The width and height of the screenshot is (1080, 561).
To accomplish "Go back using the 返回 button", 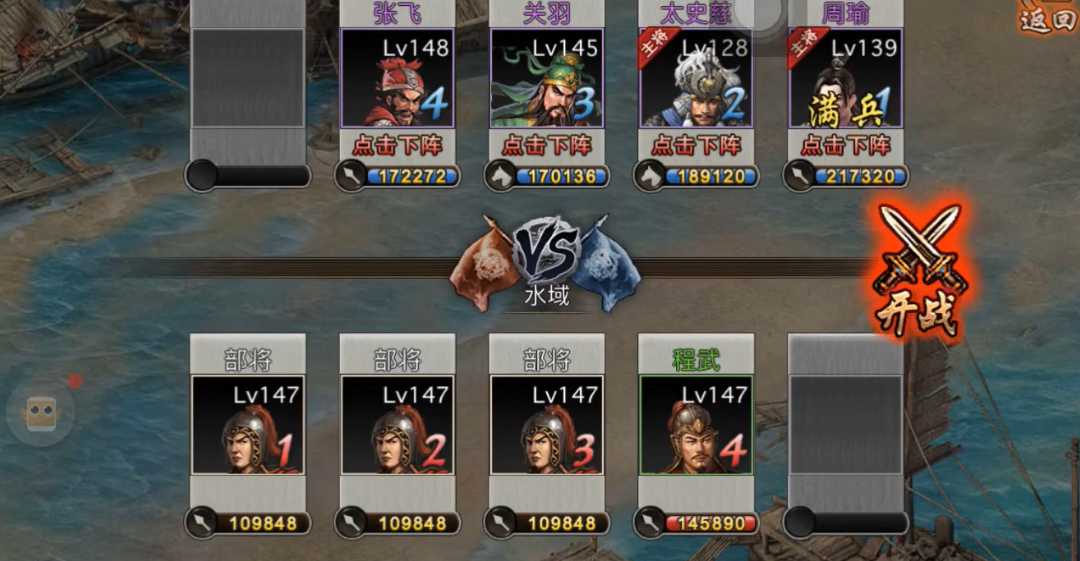I will [x=1048, y=18].
